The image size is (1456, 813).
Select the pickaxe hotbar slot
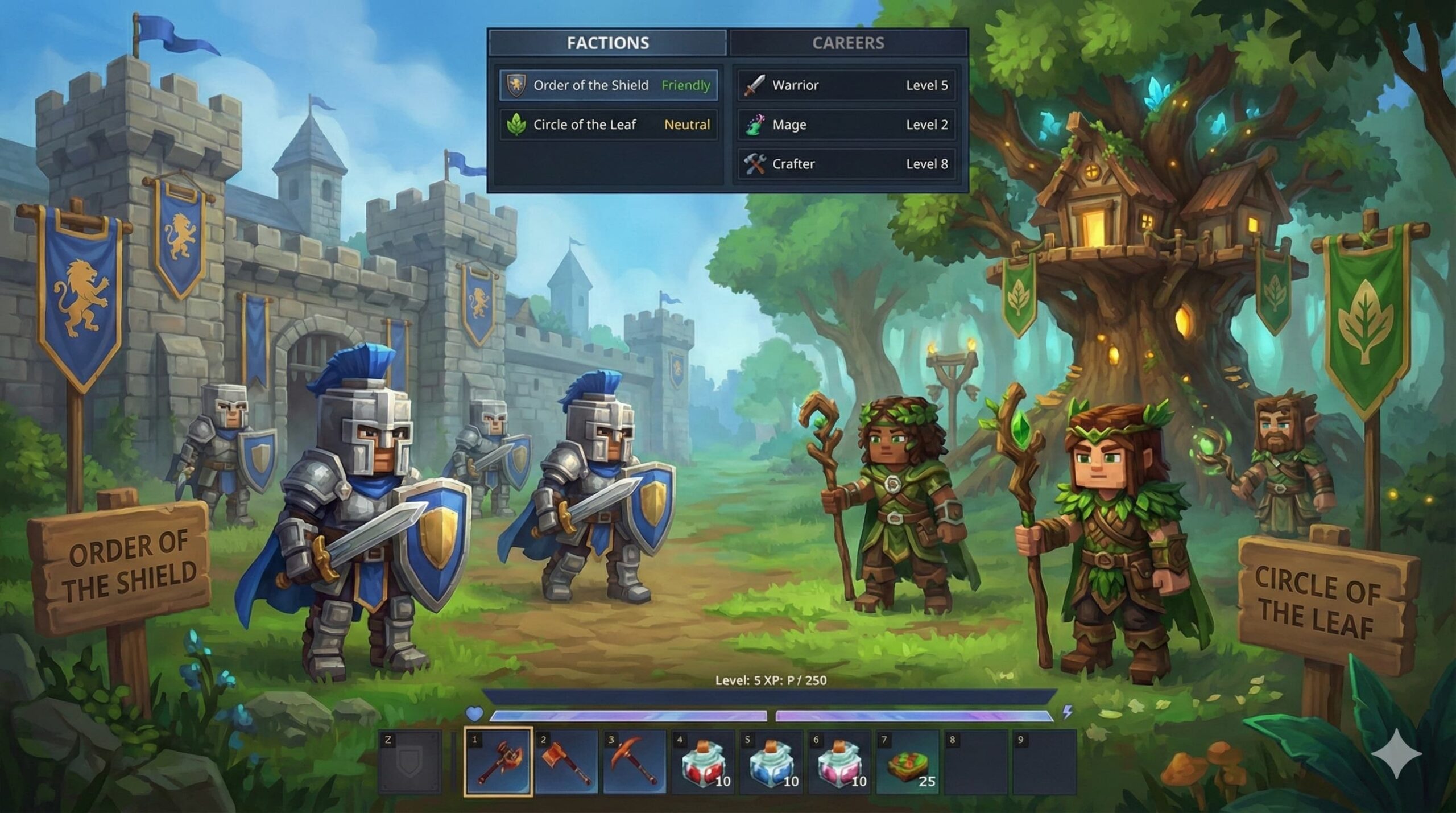point(635,762)
